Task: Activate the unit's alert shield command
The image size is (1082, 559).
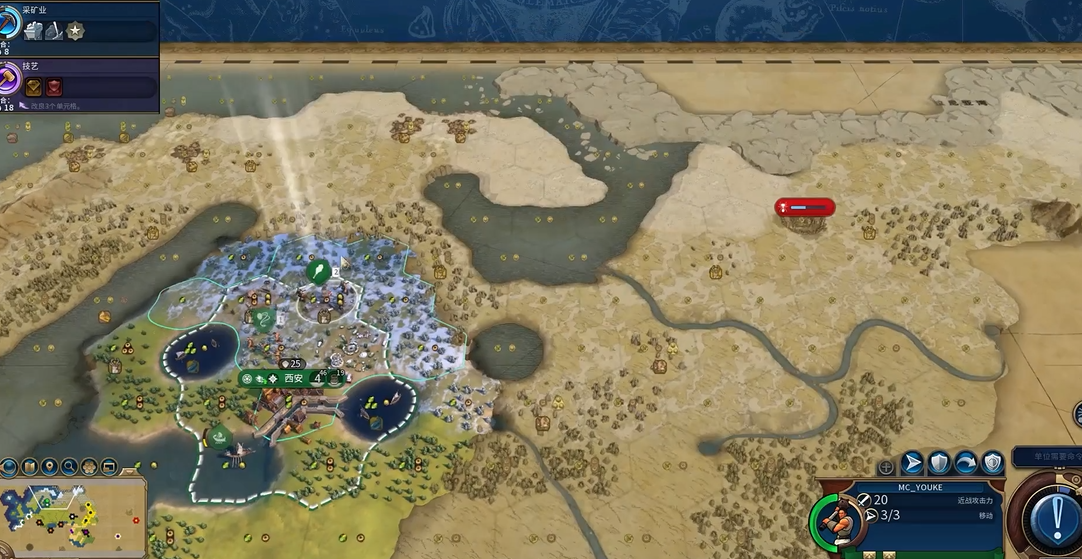Action: coord(992,463)
